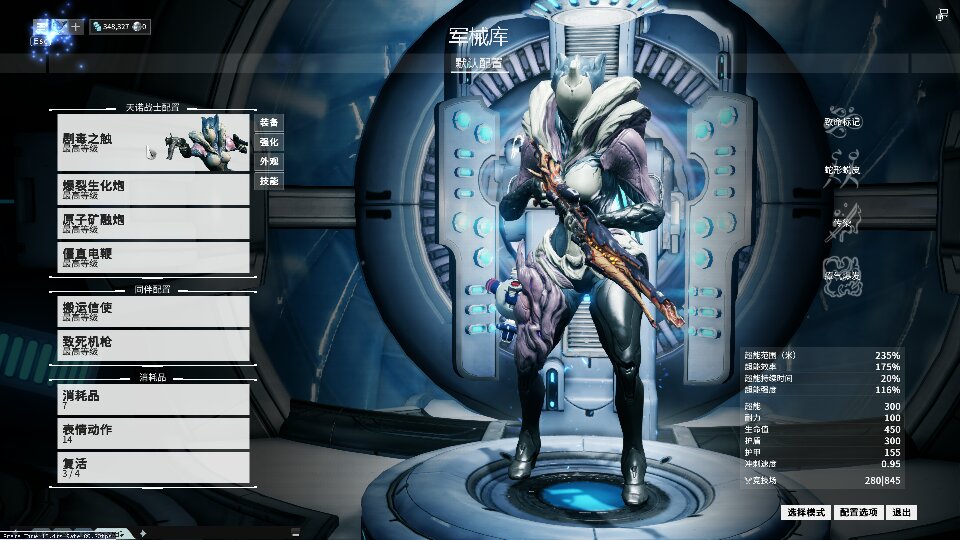This screenshot has width=960, height=540.
Task: Exit the arsenal with 退出 button
Action: pyautogui.click(x=901, y=512)
